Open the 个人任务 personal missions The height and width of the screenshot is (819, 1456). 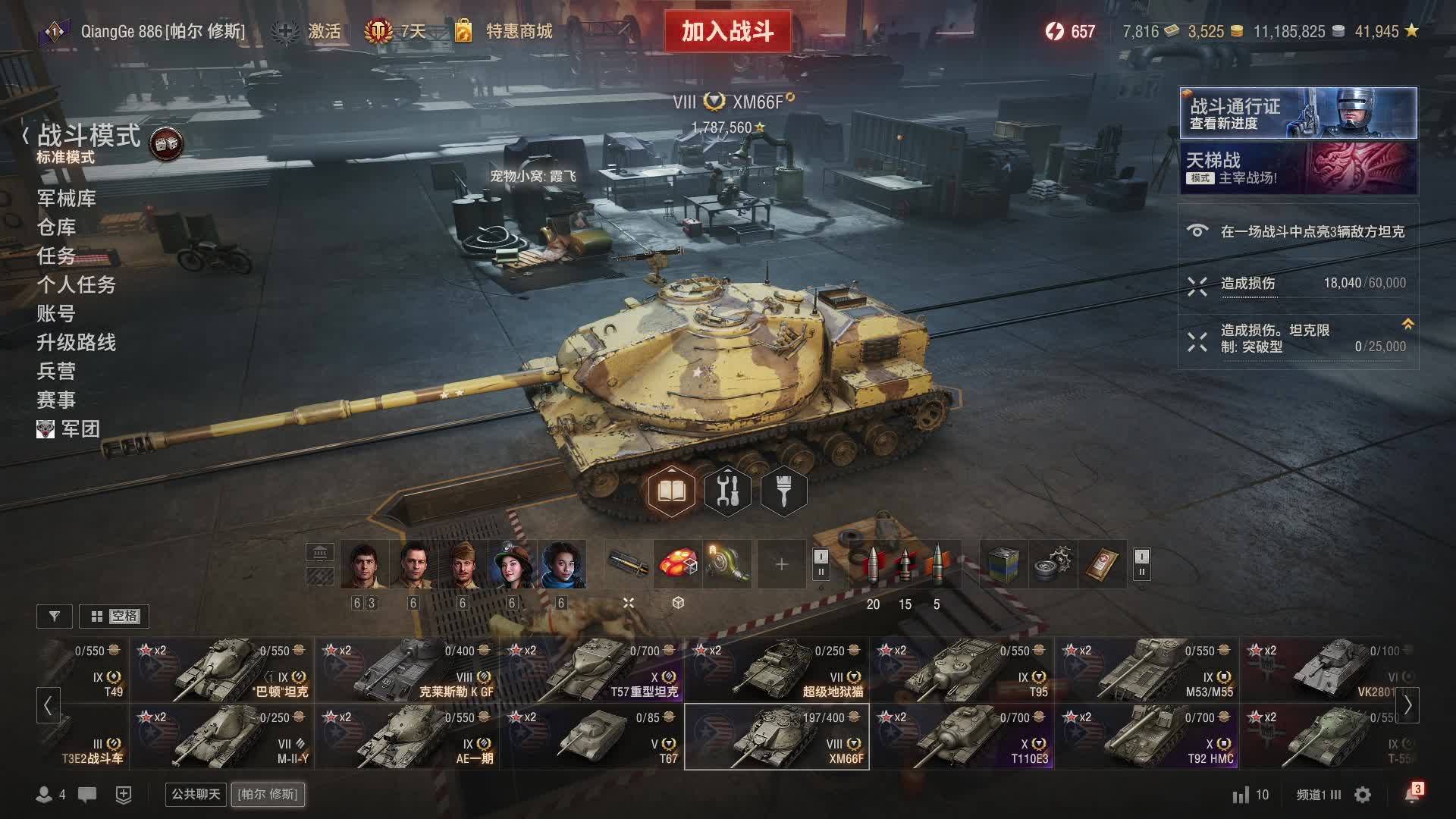[x=77, y=285]
